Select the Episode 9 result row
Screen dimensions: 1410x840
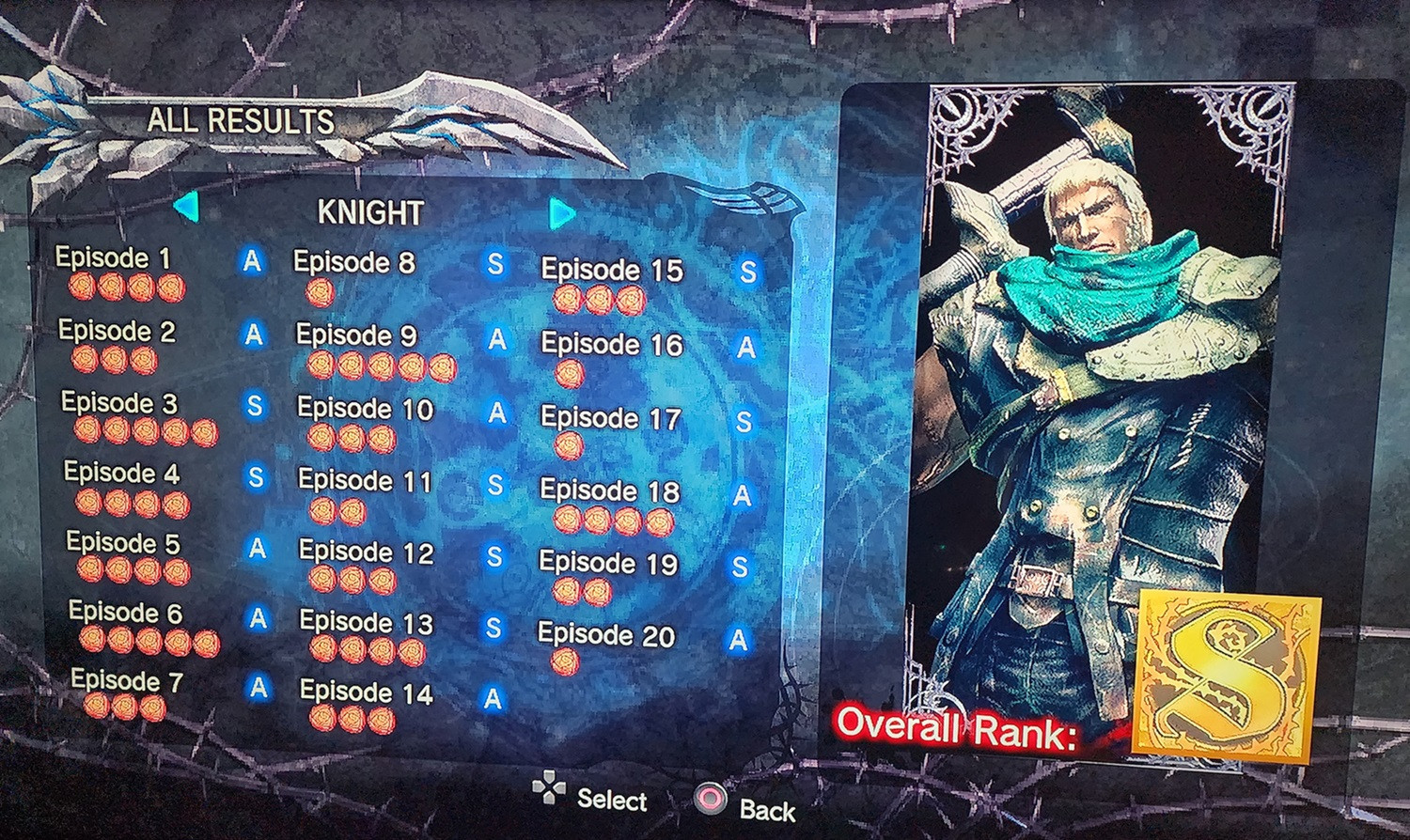(356, 335)
